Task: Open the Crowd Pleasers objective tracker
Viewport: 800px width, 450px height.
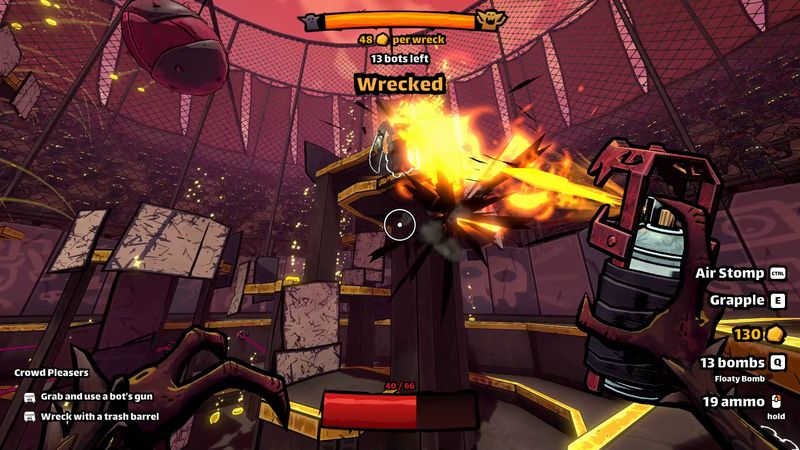Action: [51, 373]
